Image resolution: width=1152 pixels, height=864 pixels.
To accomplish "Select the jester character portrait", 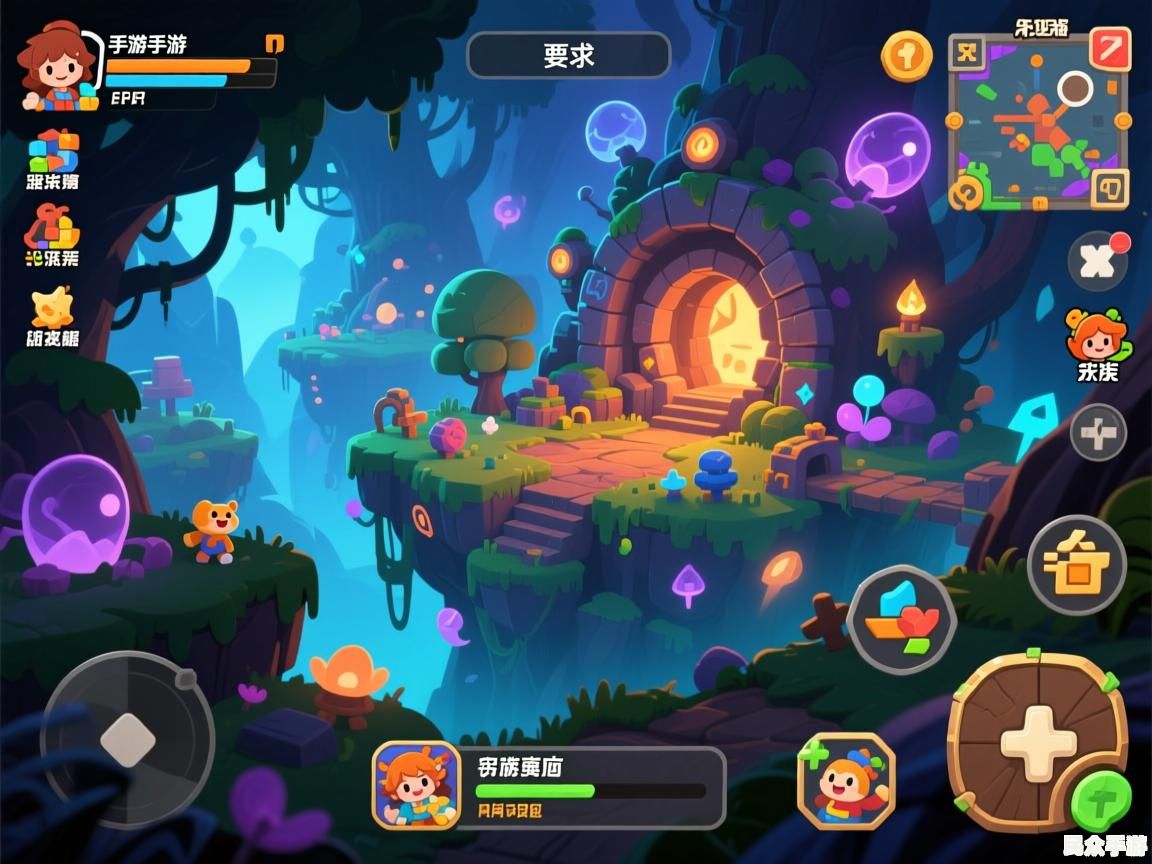I will (846, 782).
